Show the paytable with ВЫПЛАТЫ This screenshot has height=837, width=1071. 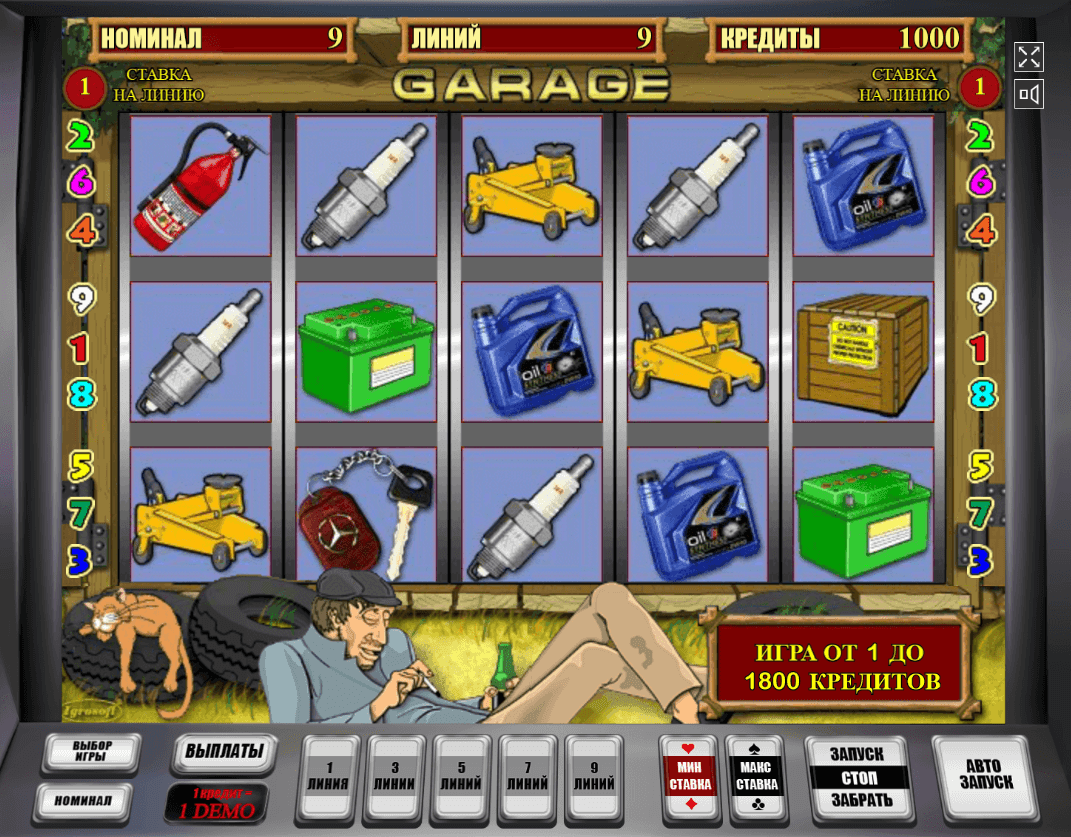click(224, 753)
